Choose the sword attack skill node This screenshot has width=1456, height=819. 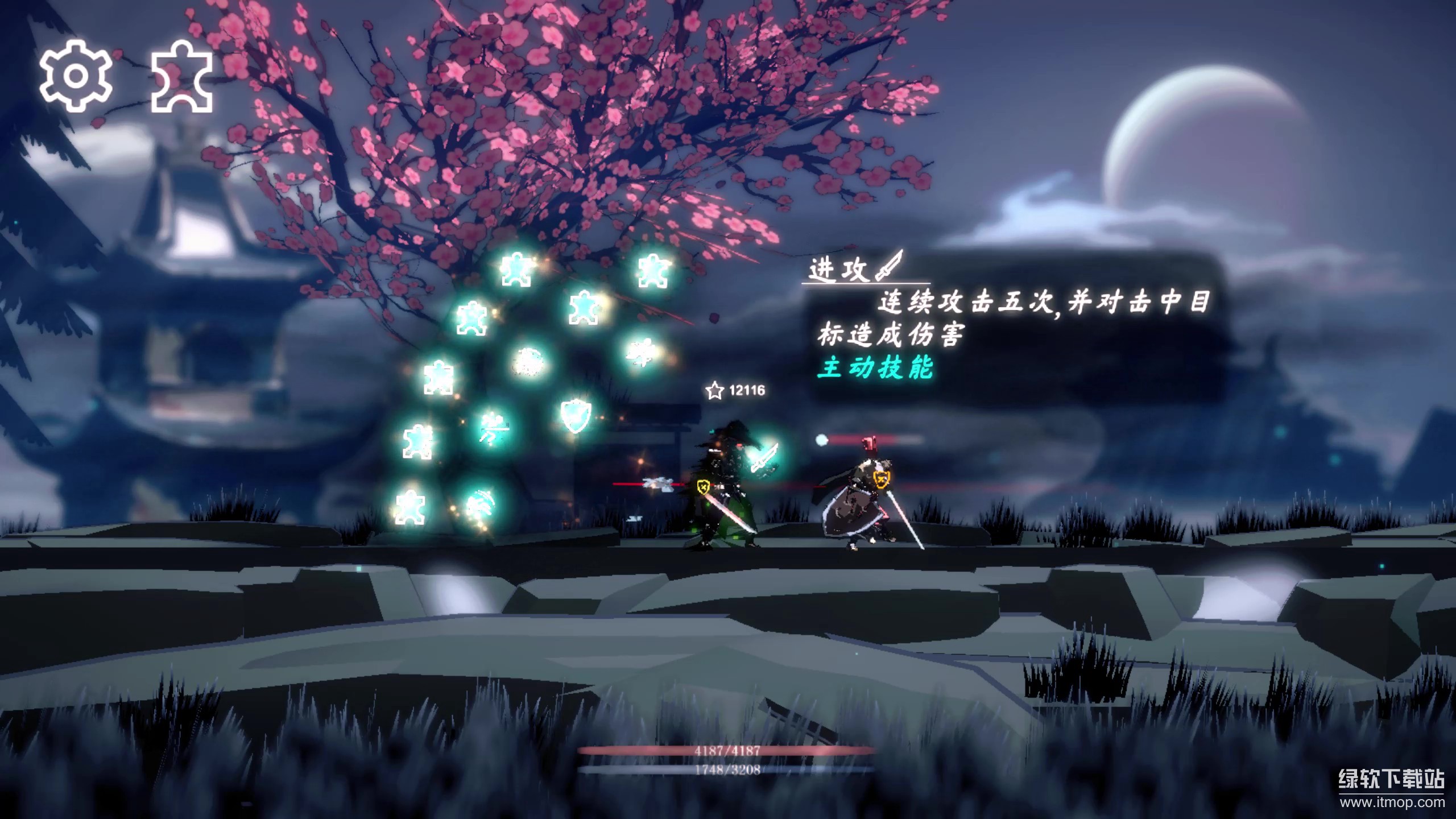pos(764,458)
